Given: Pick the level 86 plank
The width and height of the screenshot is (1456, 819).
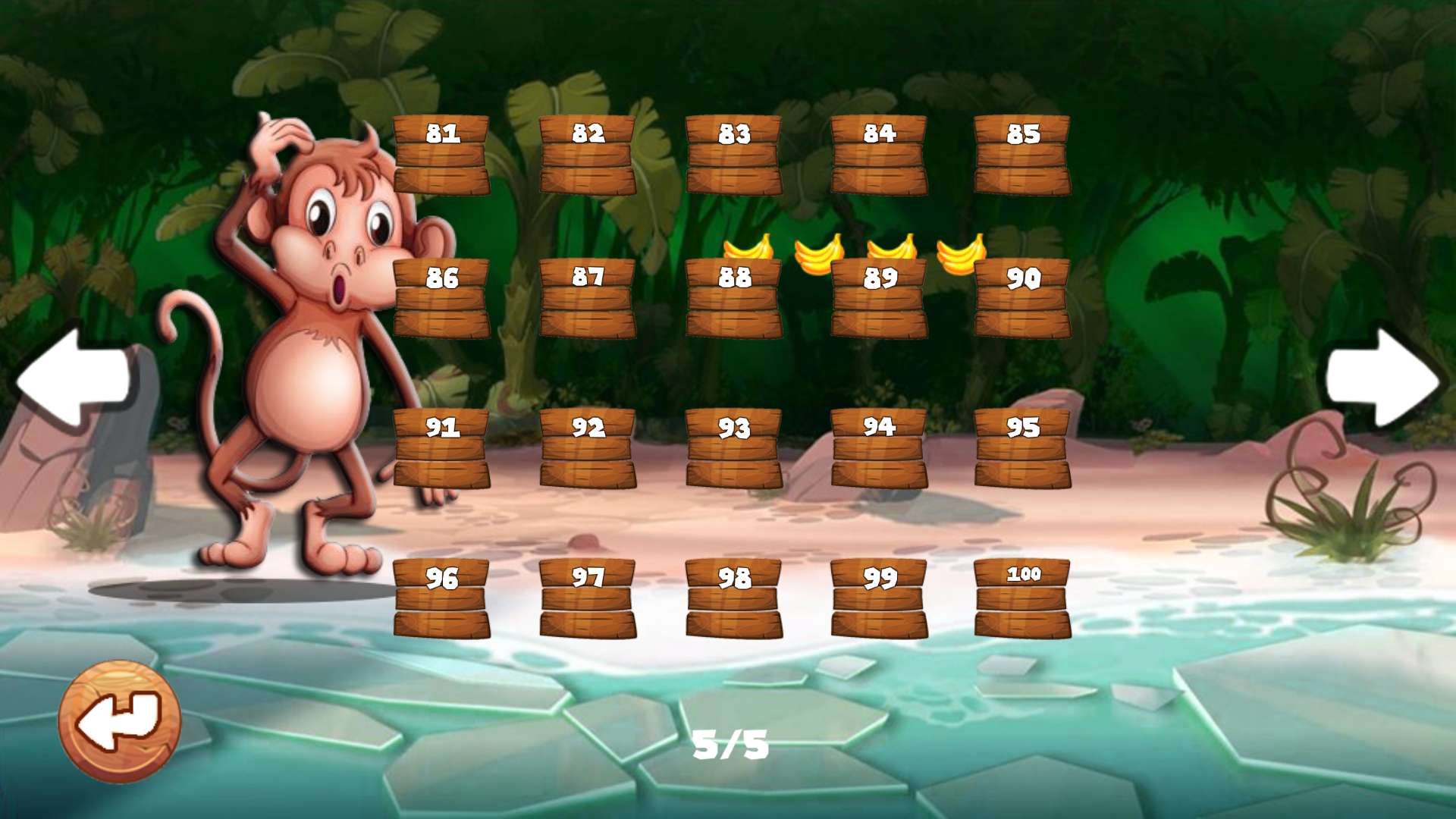Looking at the screenshot, I should point(441,298).
